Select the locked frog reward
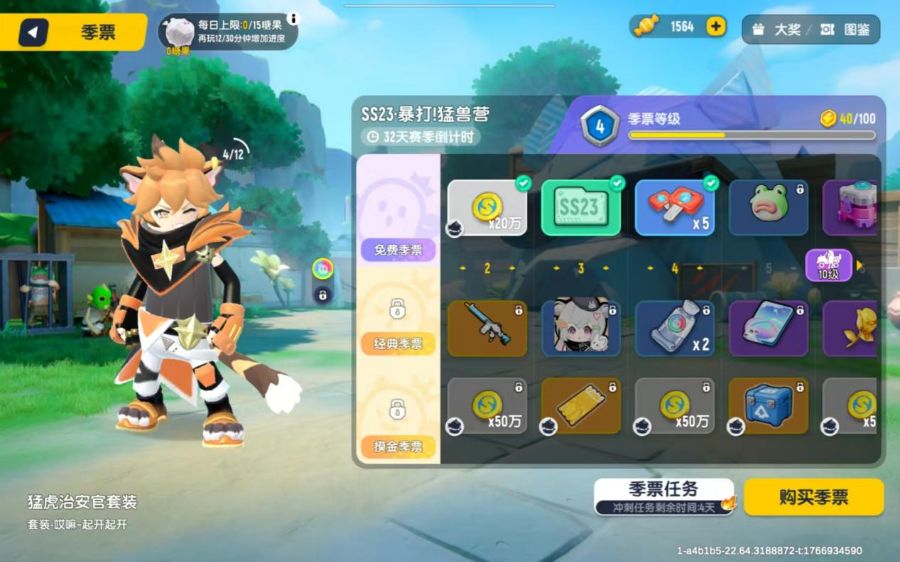Image resolution: width=900 pixels, height=562 pixels. (x=768, y=208)
